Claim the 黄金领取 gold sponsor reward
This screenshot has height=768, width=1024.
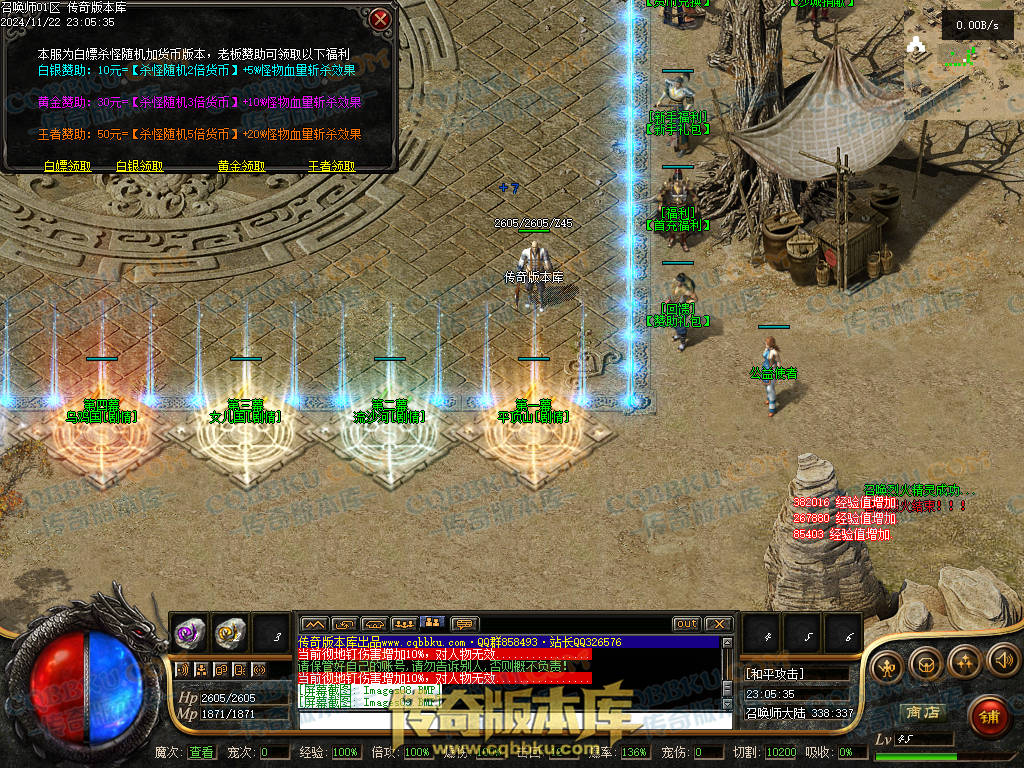coord(242,166)
